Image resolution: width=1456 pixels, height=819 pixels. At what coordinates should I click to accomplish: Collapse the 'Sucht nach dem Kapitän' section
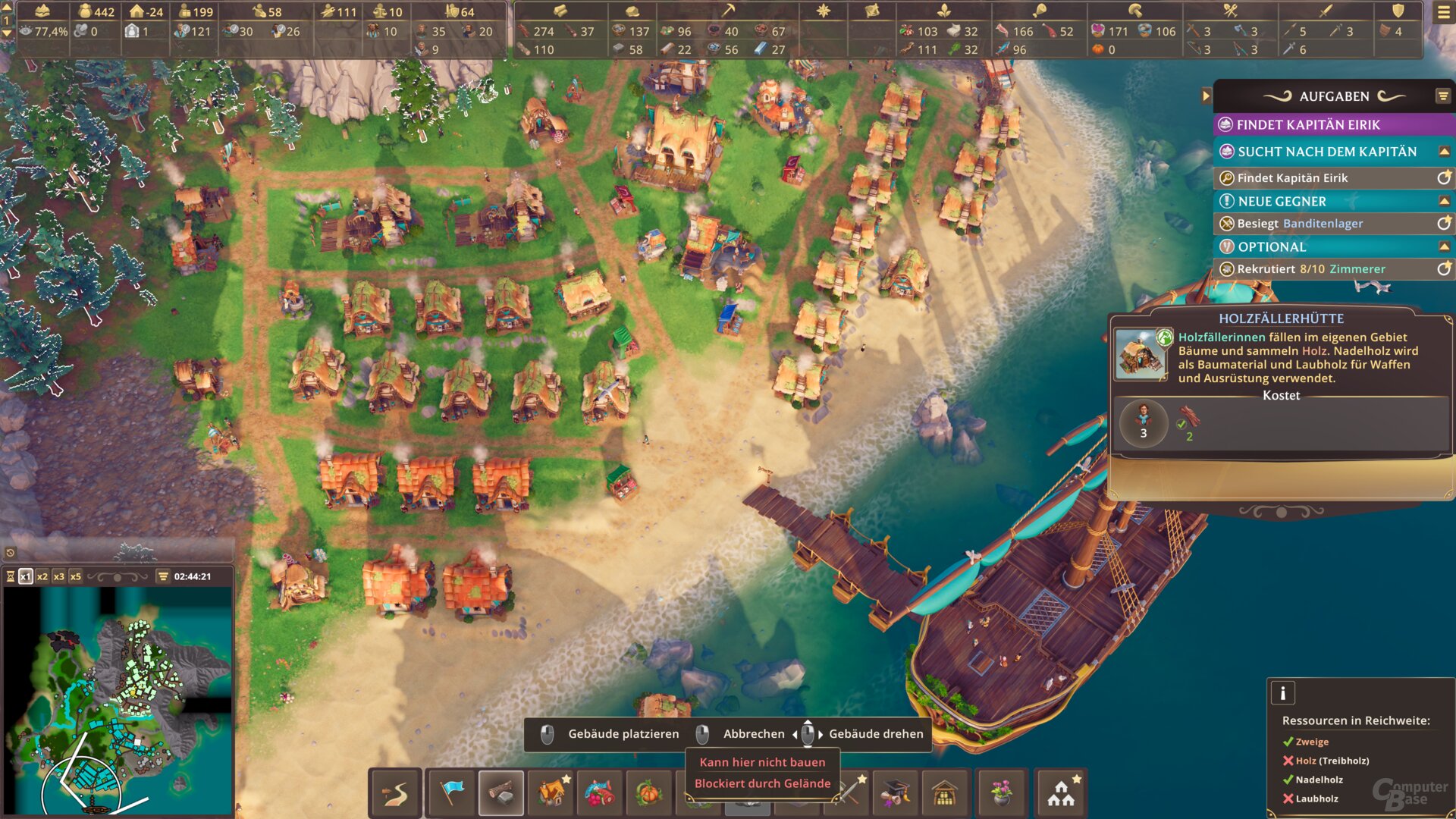pyautogui.click(x=1444, y=152)
